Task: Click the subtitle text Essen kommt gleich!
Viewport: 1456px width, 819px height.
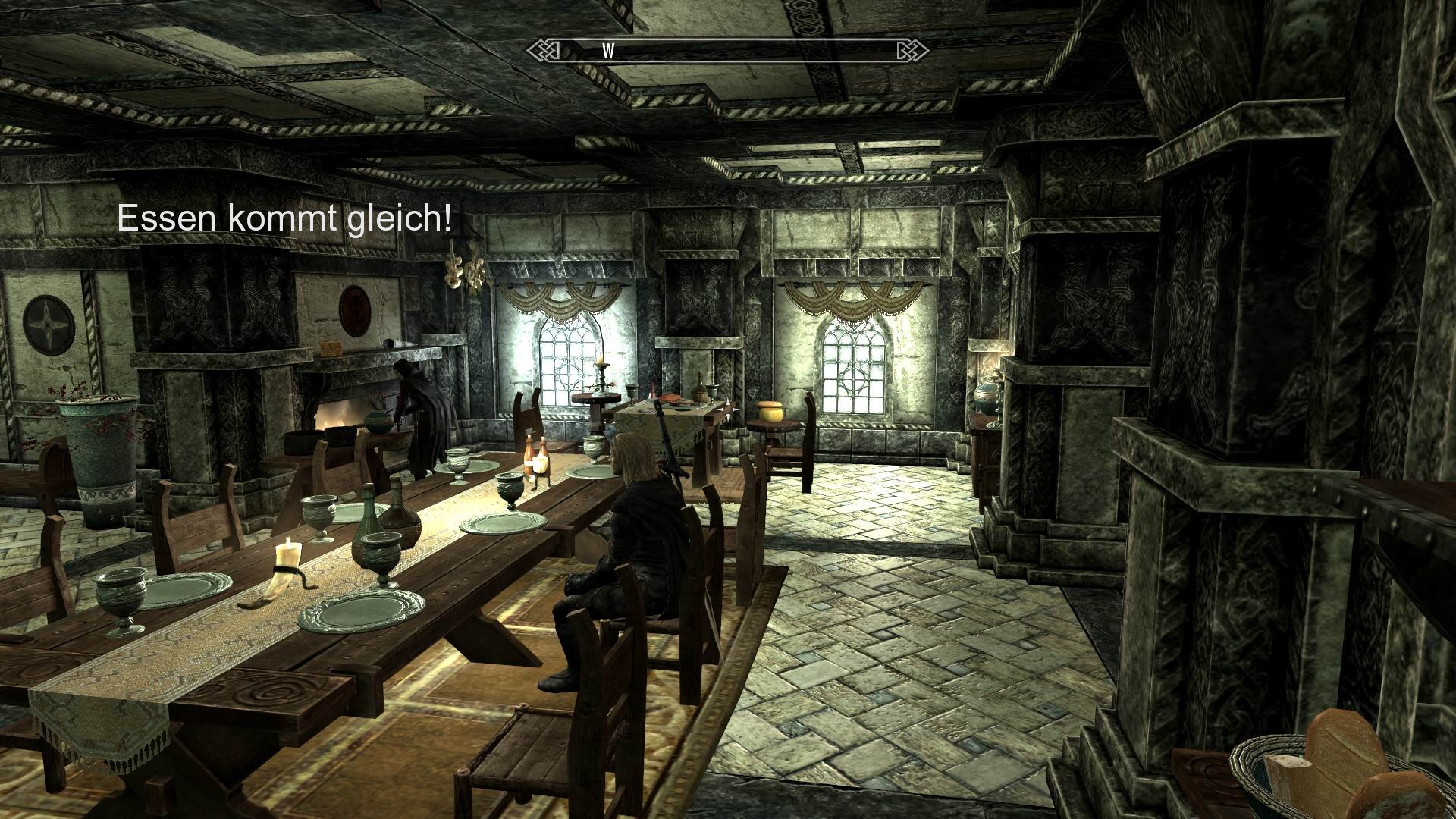Action: 284,220
